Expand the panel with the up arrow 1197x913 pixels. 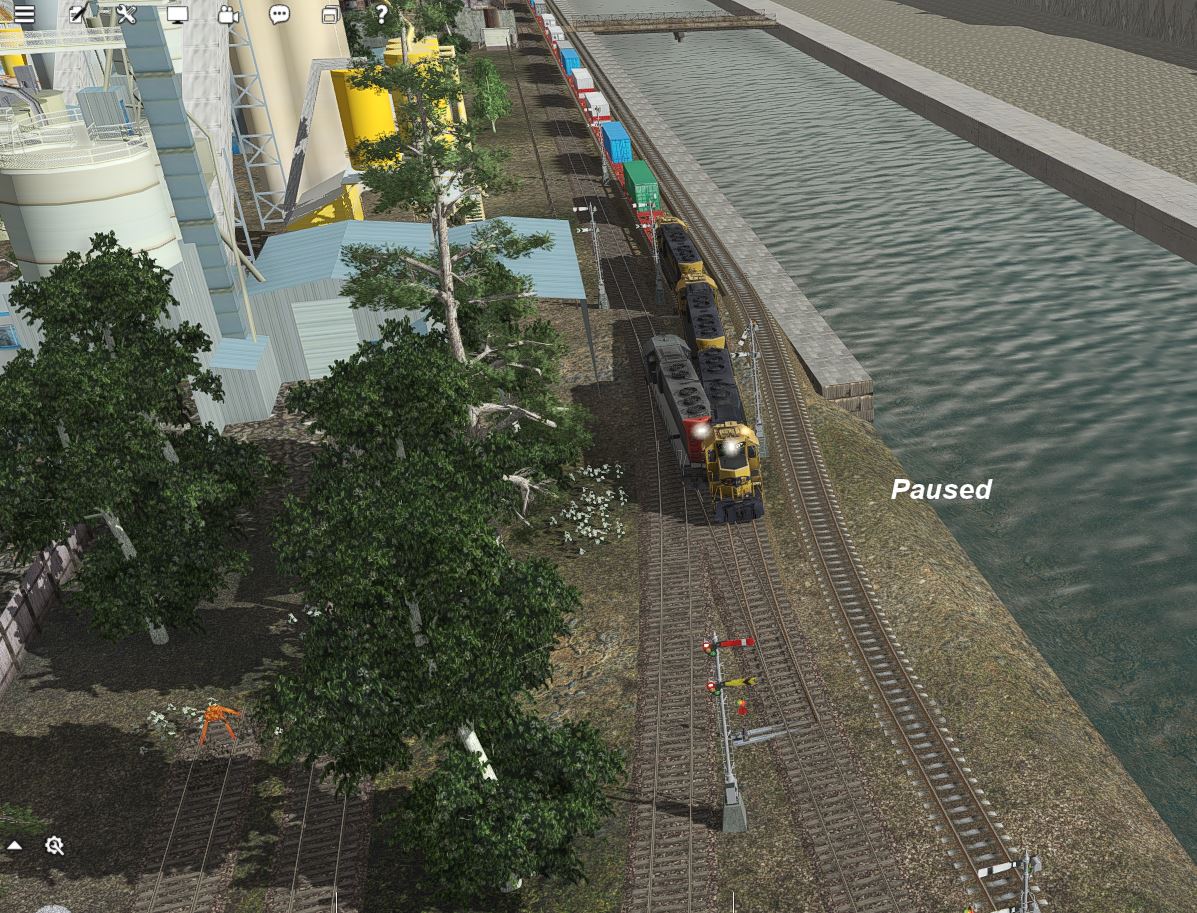point(15,846)
